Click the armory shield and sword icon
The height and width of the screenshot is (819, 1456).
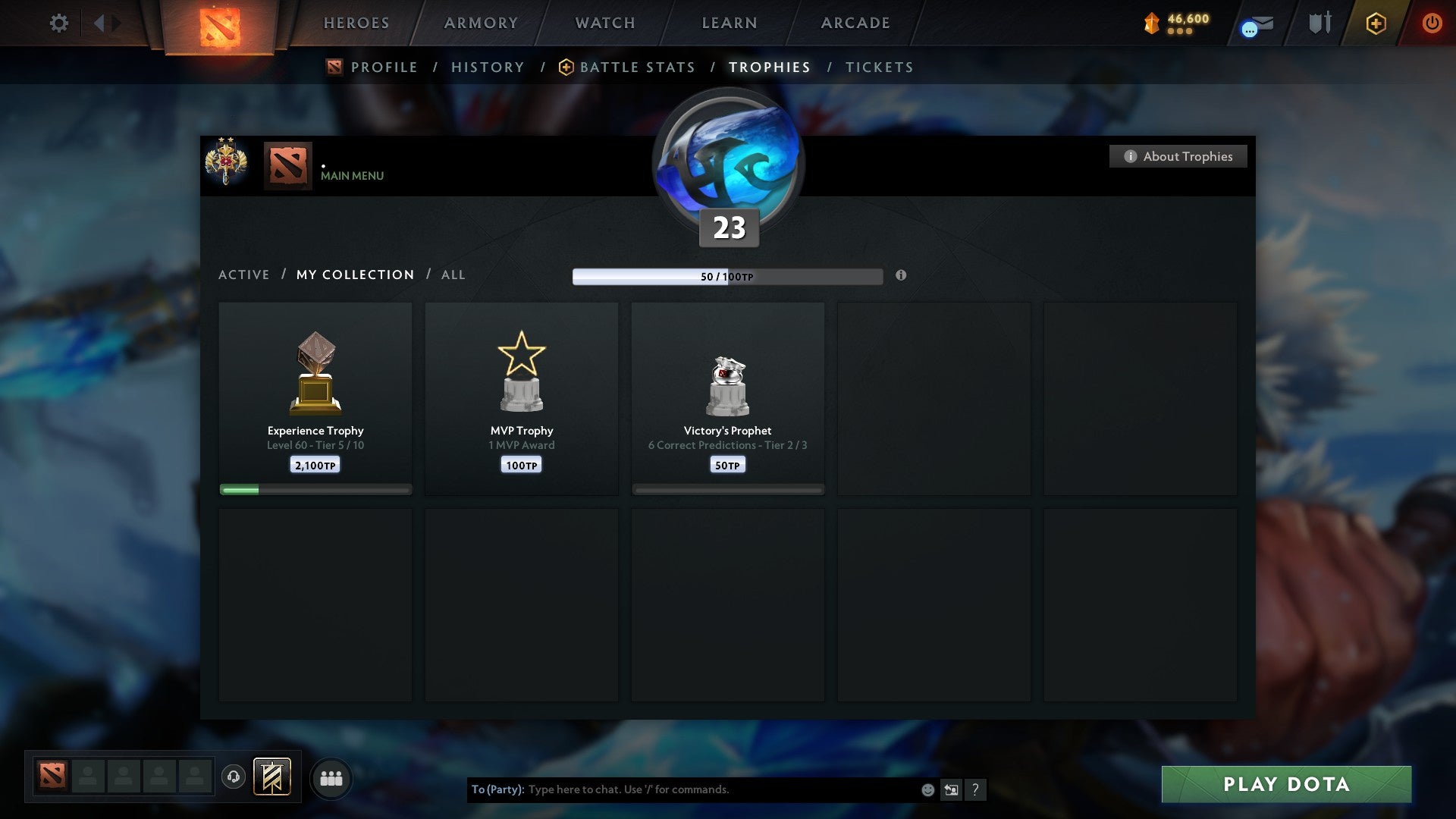point(1319,23)
